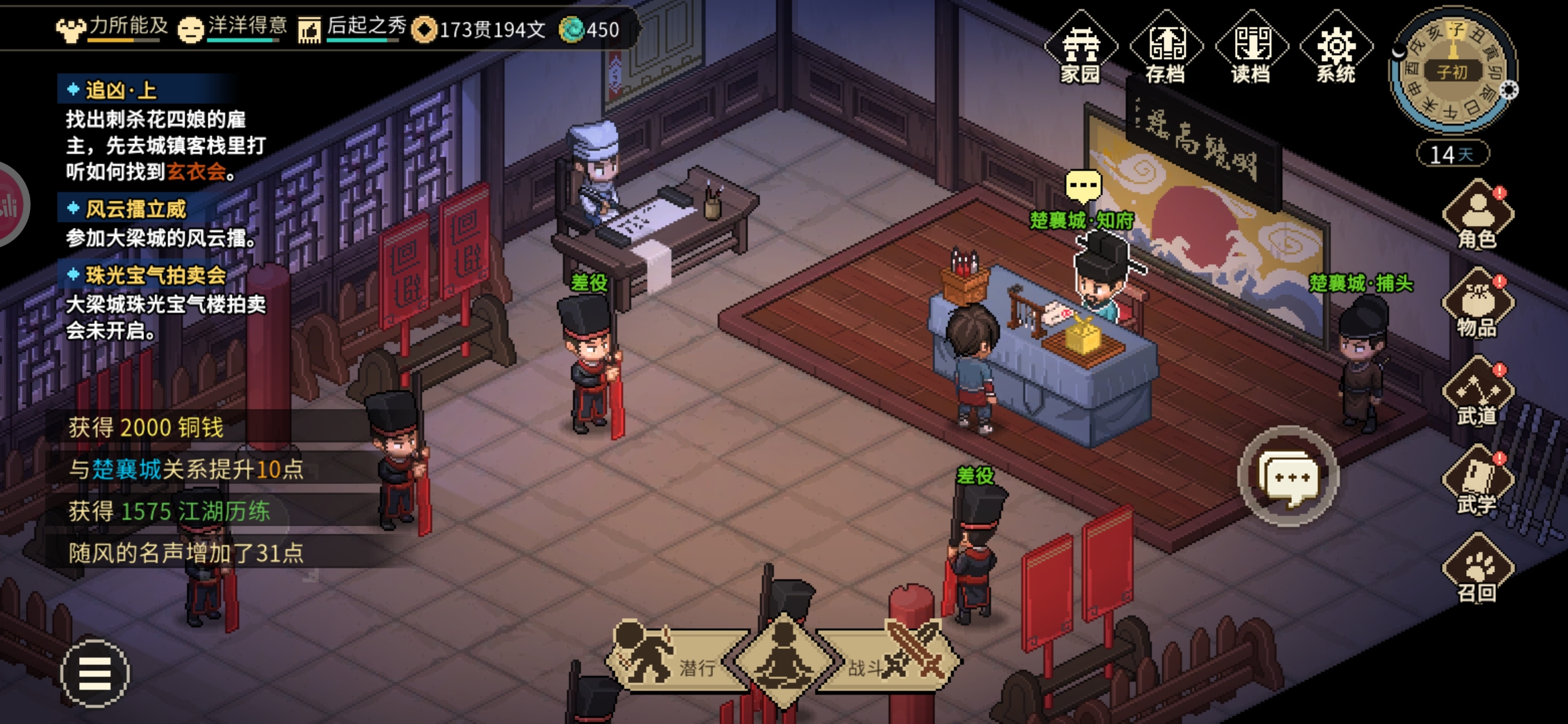Open the chat bubble dialogue button

(x=1288, y=477)
